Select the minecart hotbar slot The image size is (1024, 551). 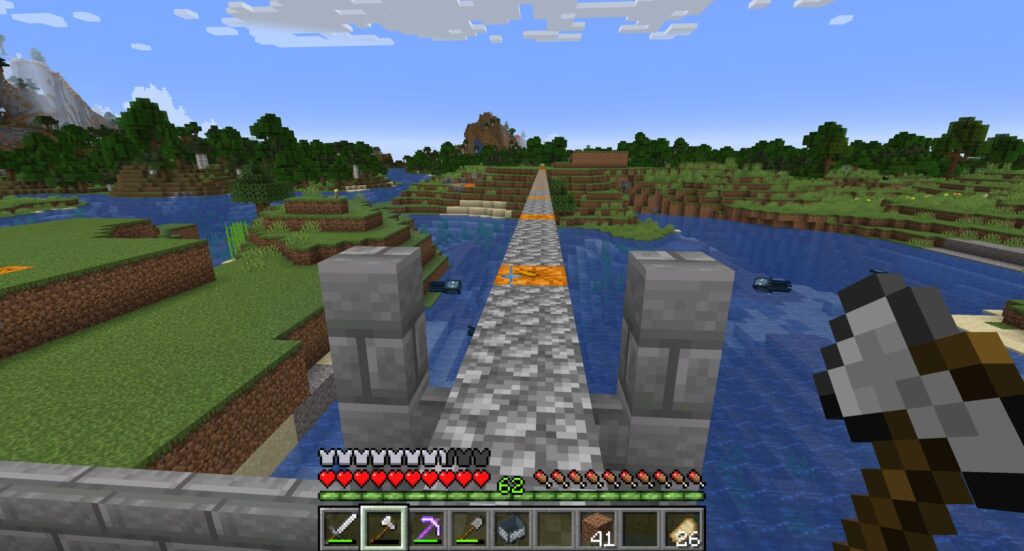[512, 528]
